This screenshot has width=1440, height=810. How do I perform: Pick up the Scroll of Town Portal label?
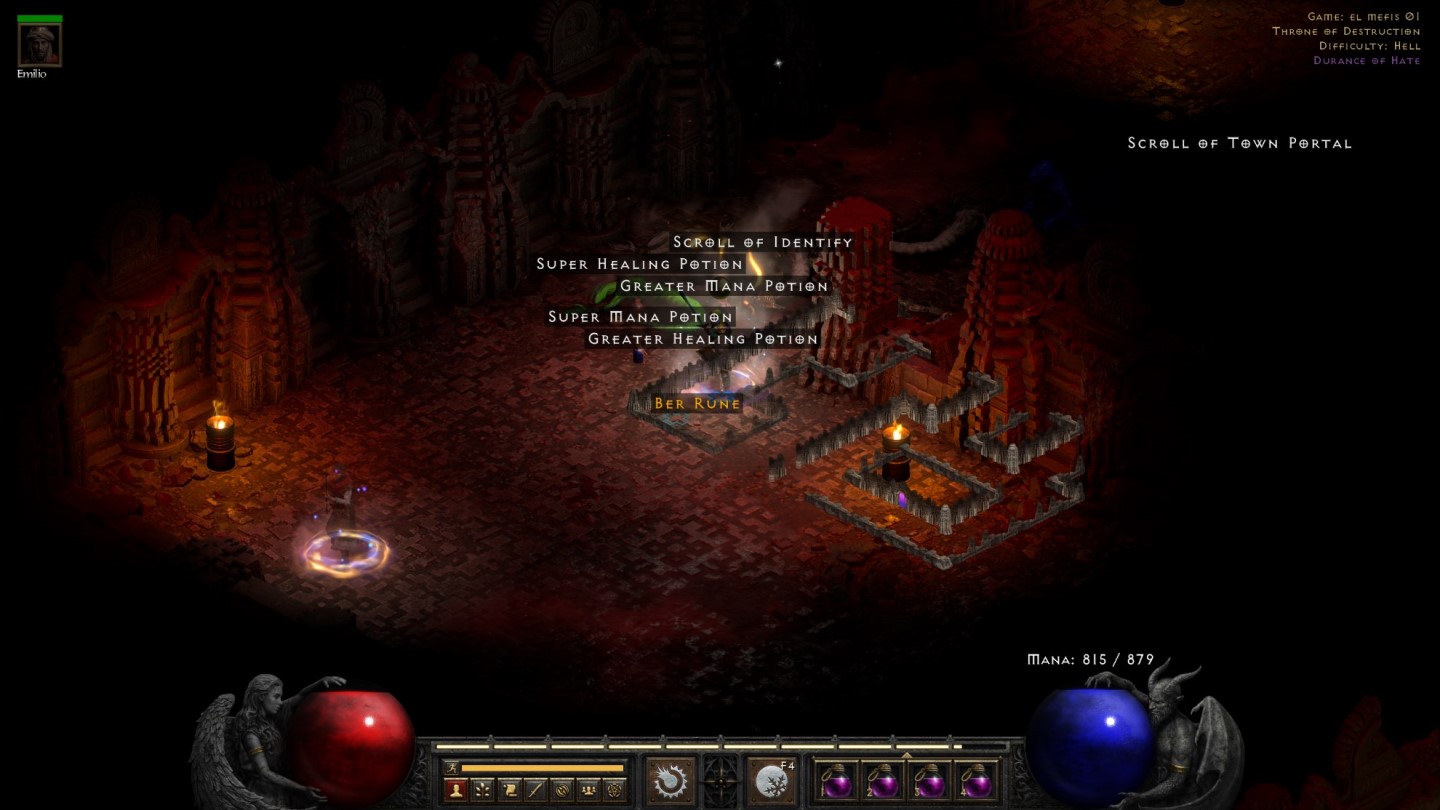point(1239,143)
